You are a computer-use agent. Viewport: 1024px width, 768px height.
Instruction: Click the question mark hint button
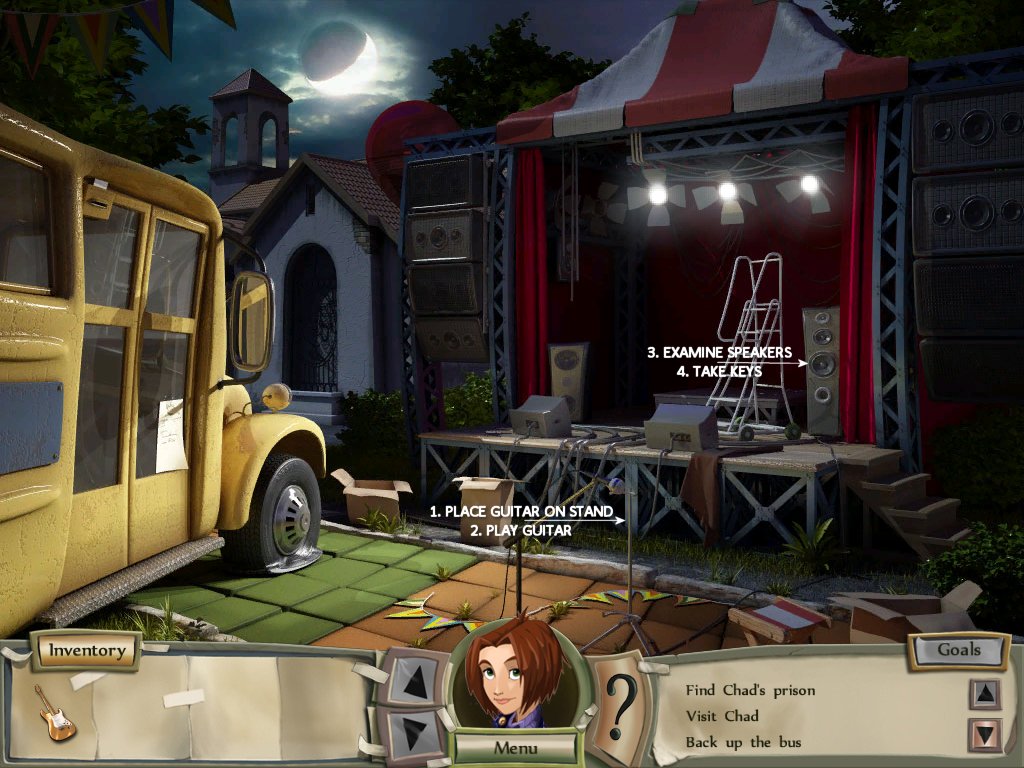(x=620, y=705)
